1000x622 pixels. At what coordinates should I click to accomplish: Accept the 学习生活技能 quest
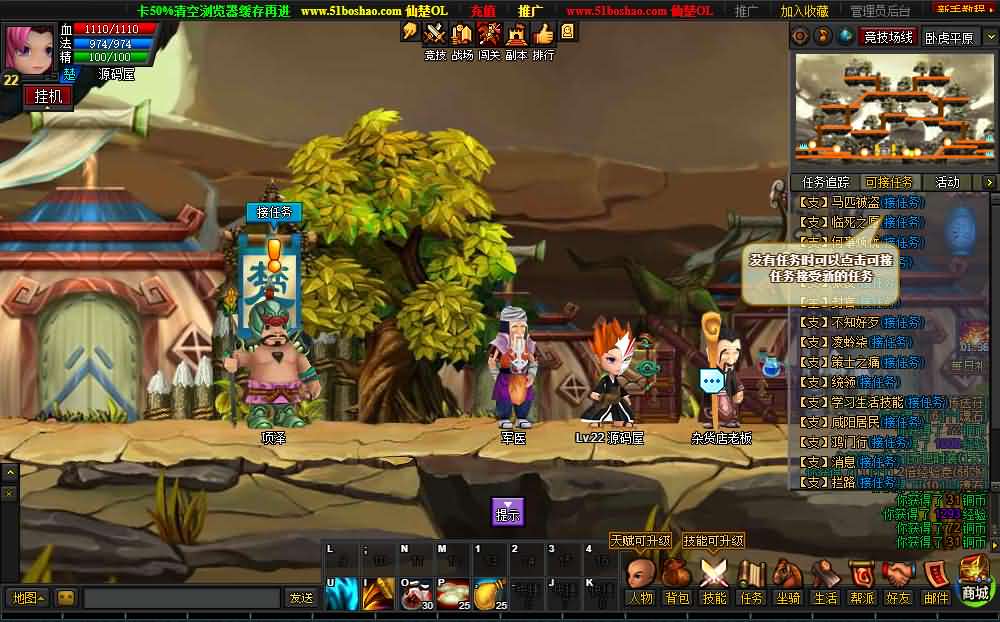point(926,402)
